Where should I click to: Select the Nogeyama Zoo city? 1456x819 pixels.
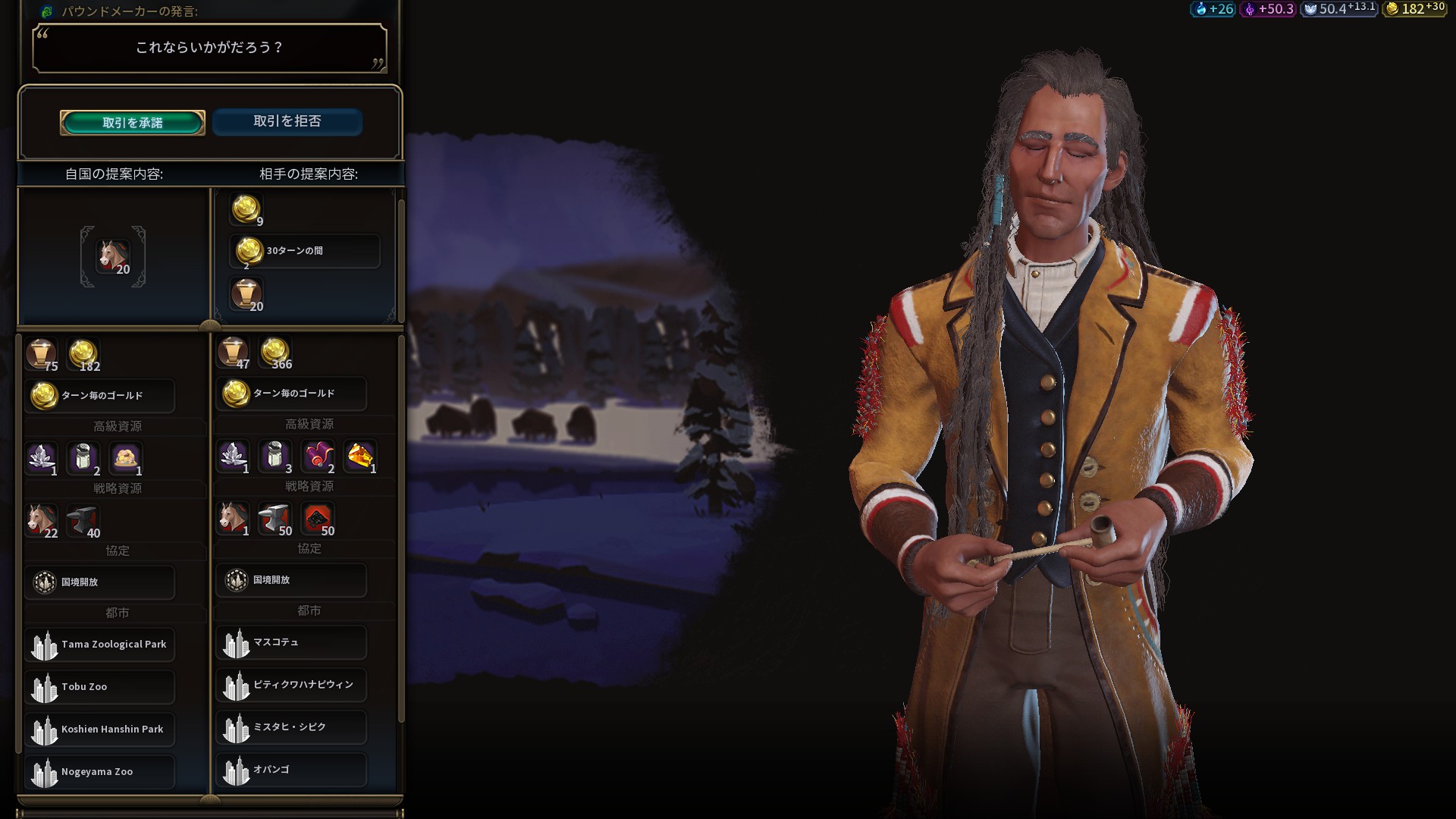100,772
